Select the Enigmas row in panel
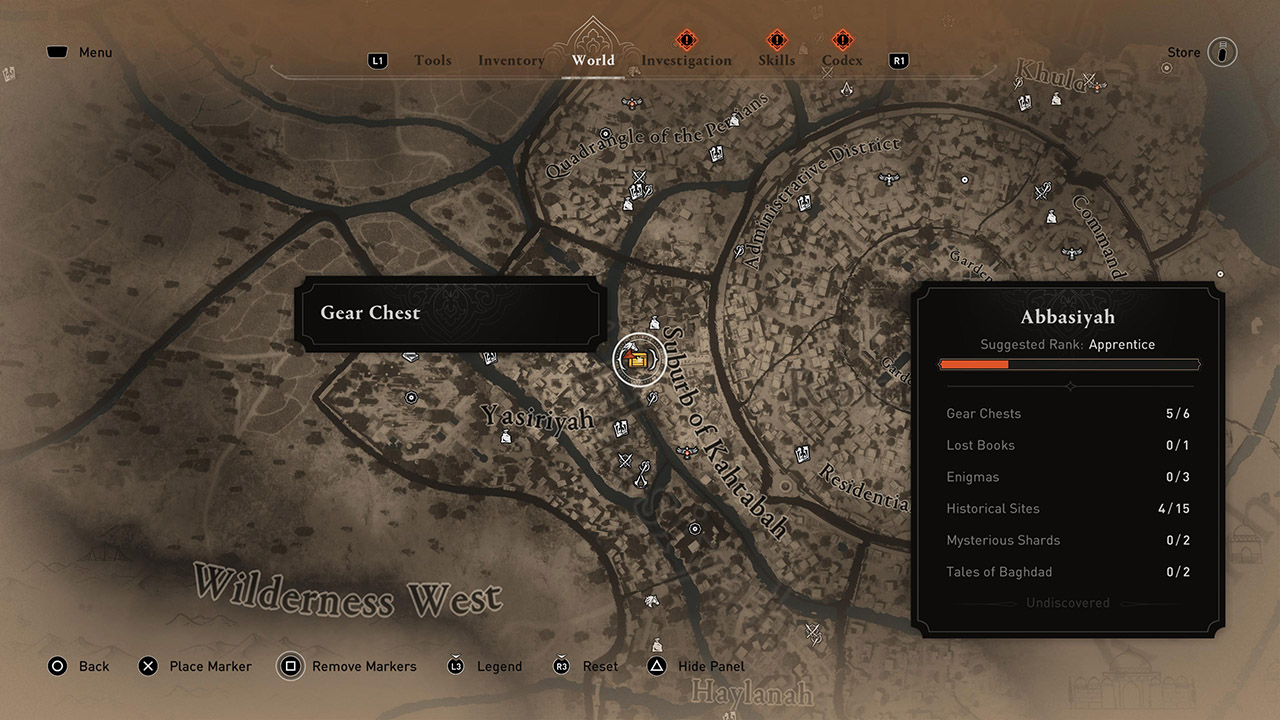 point(1068,477)
